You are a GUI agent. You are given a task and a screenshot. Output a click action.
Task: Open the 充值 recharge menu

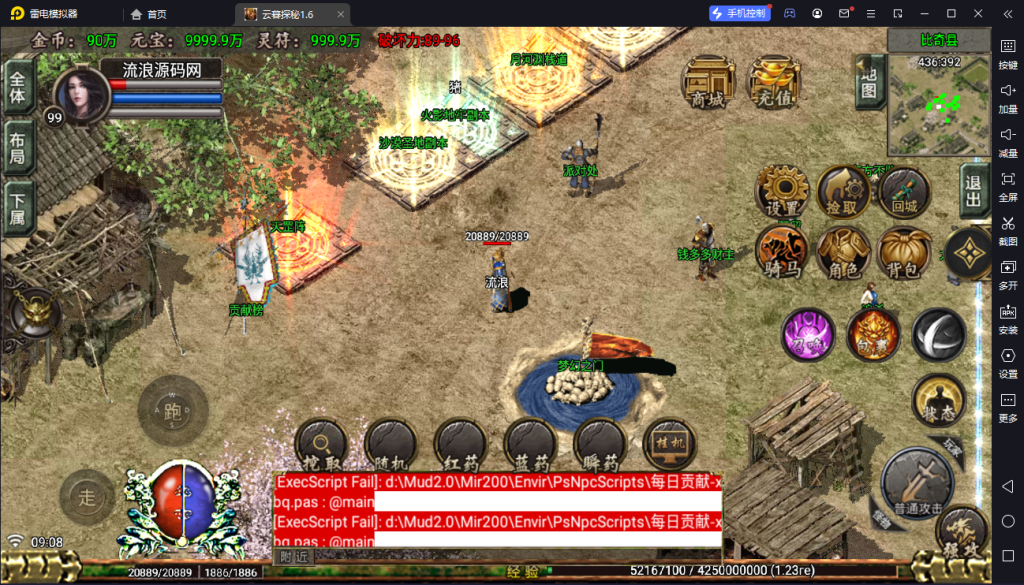[775, 83]
